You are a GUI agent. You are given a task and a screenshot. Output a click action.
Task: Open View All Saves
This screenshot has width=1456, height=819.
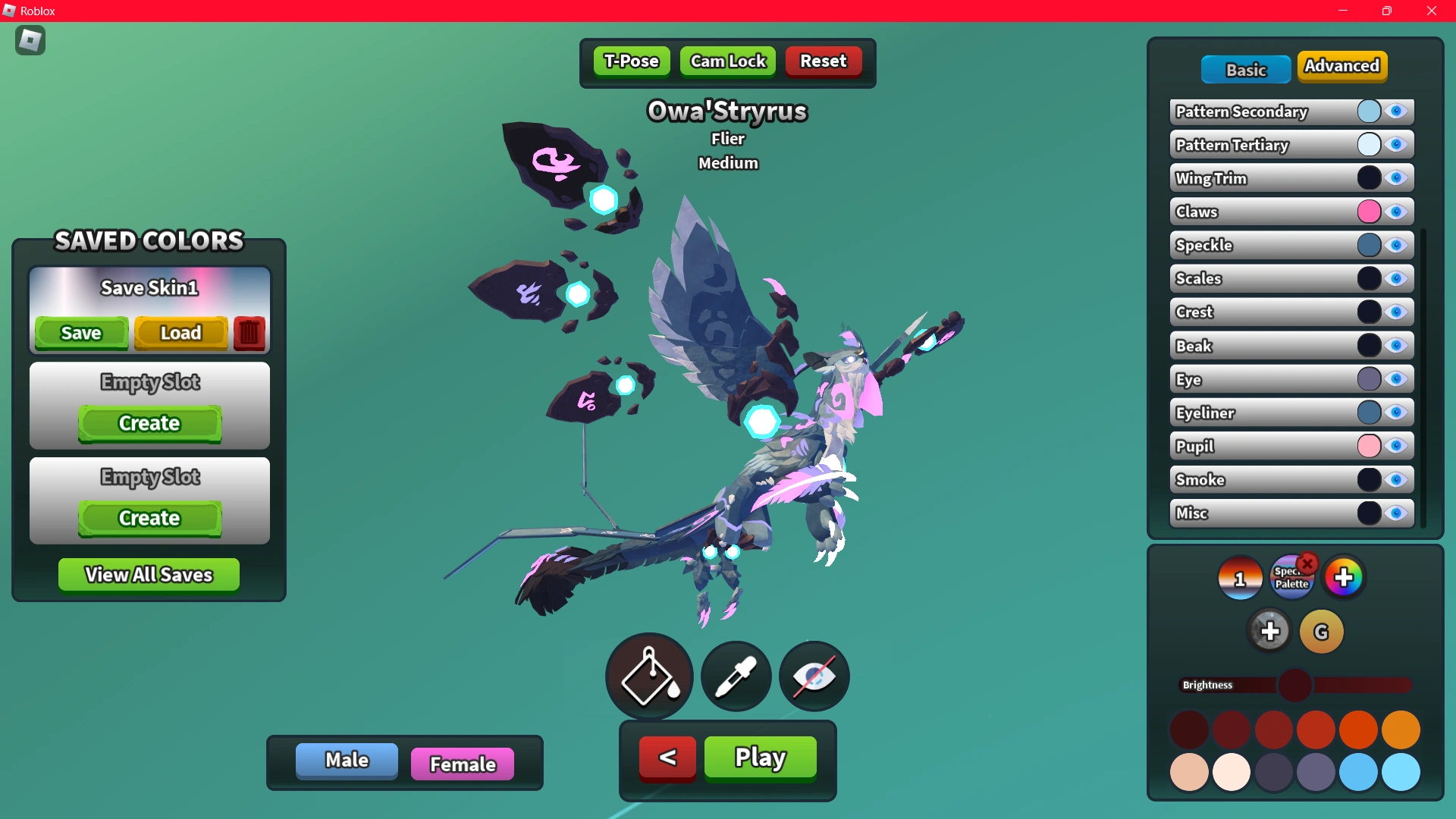[x=148, y=574]
